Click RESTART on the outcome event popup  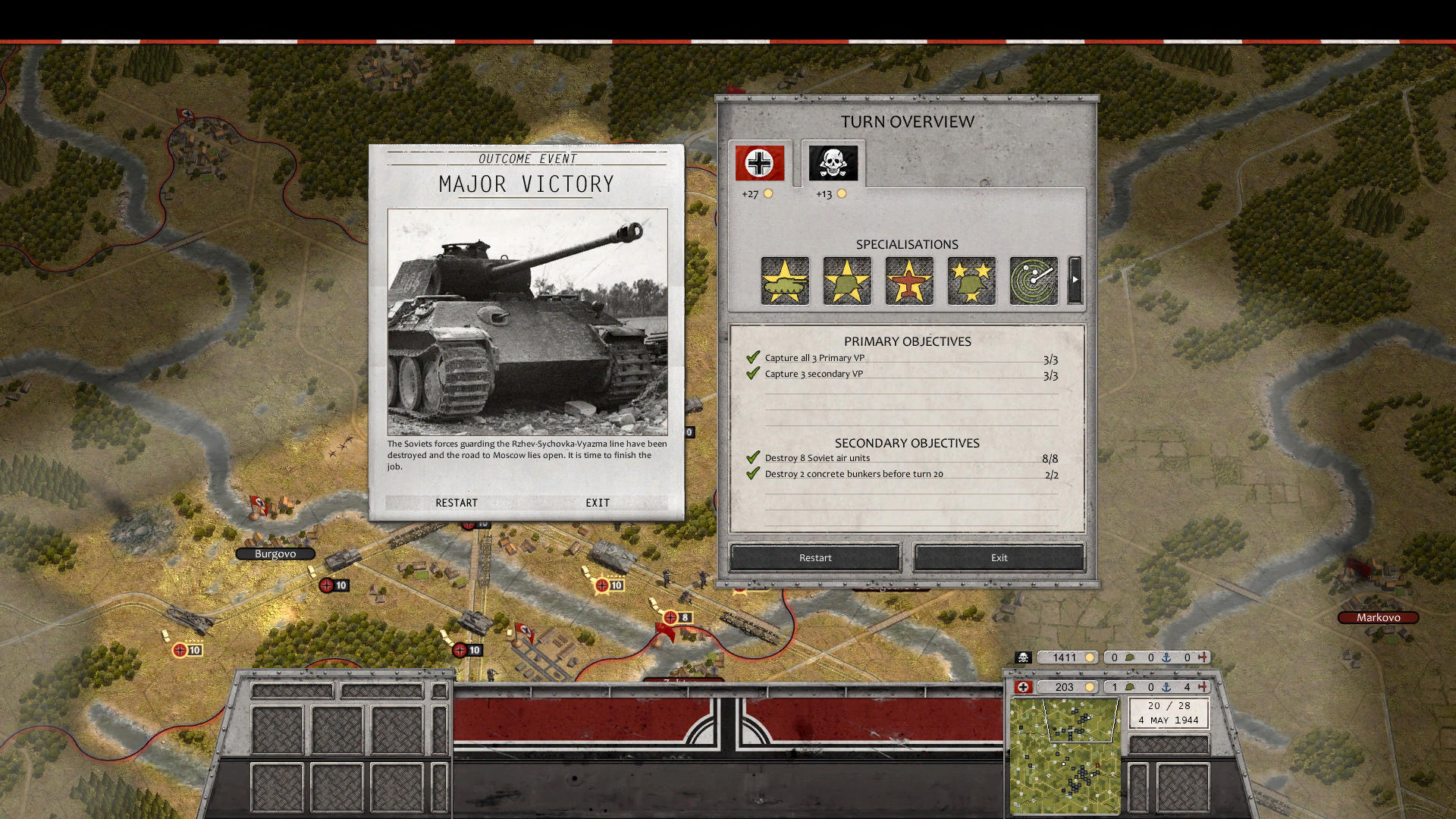(x=457, y=502)
